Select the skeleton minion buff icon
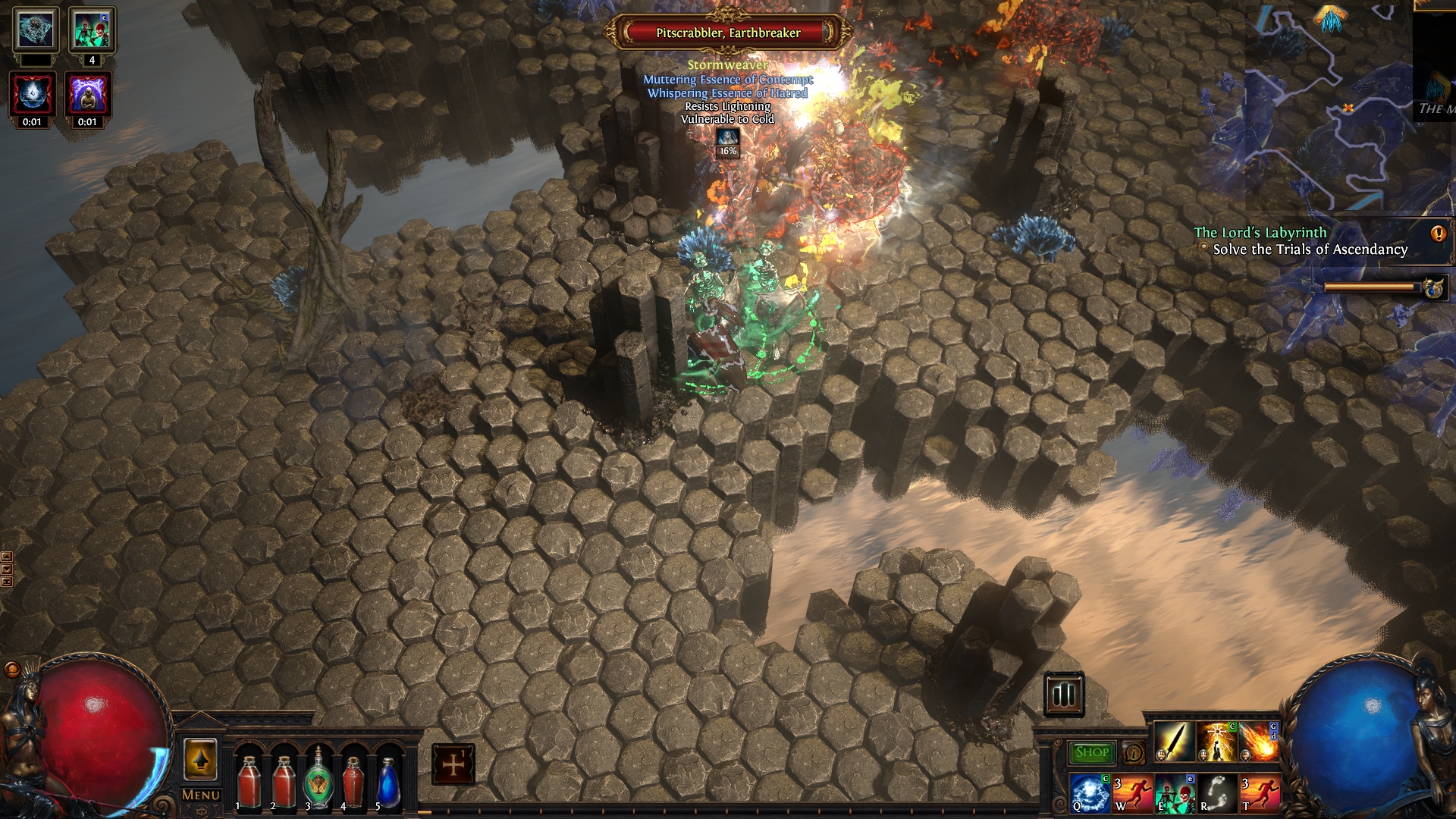The image size is (1456, 819). [x=92, y=30]
